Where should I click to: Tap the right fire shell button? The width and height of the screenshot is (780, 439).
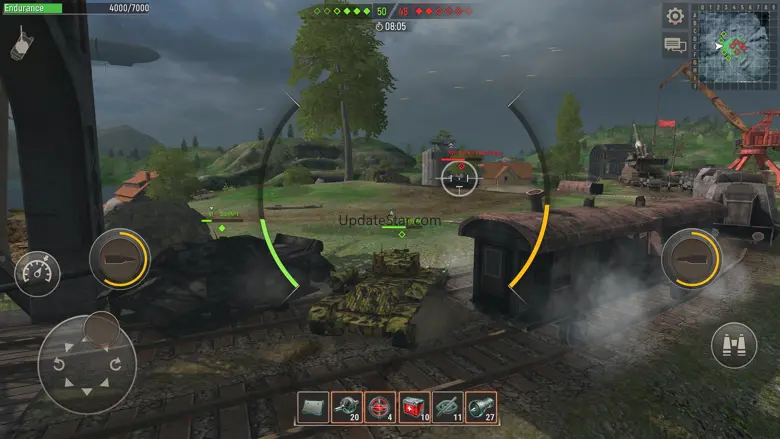(691, 259)
